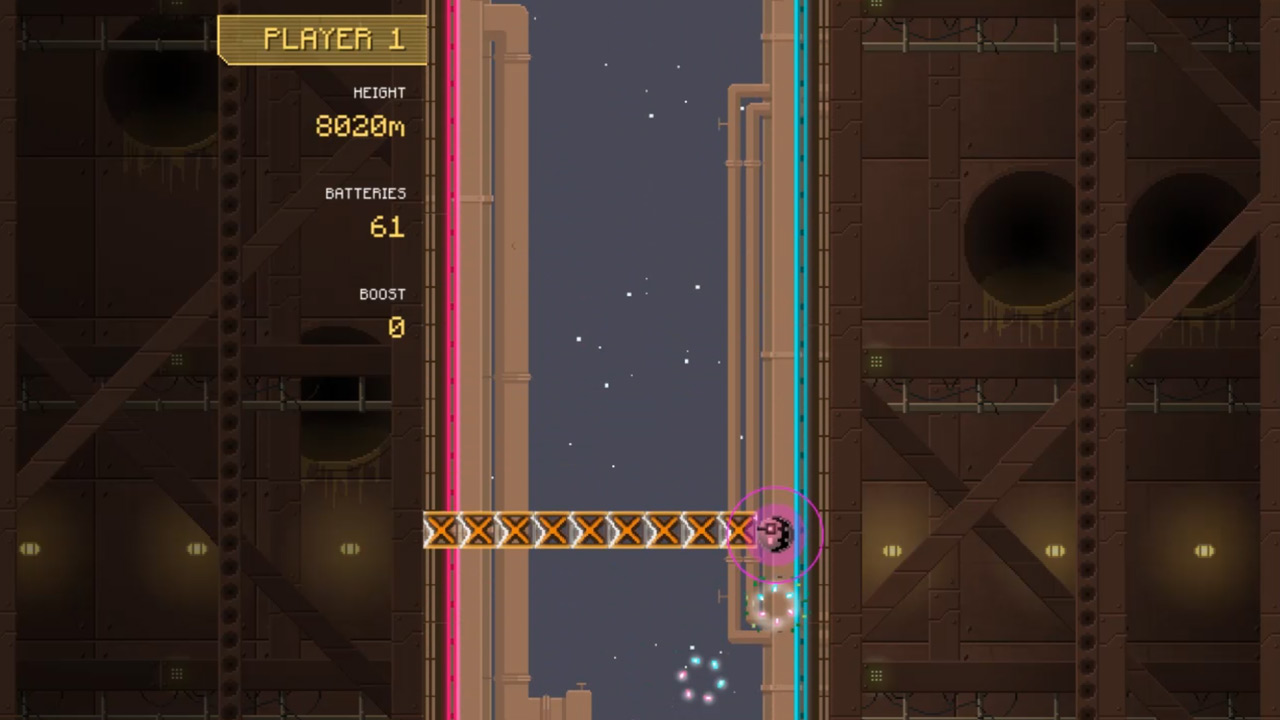
Task: Expand the BATTERIES counter display
Action: click(366, 193)
